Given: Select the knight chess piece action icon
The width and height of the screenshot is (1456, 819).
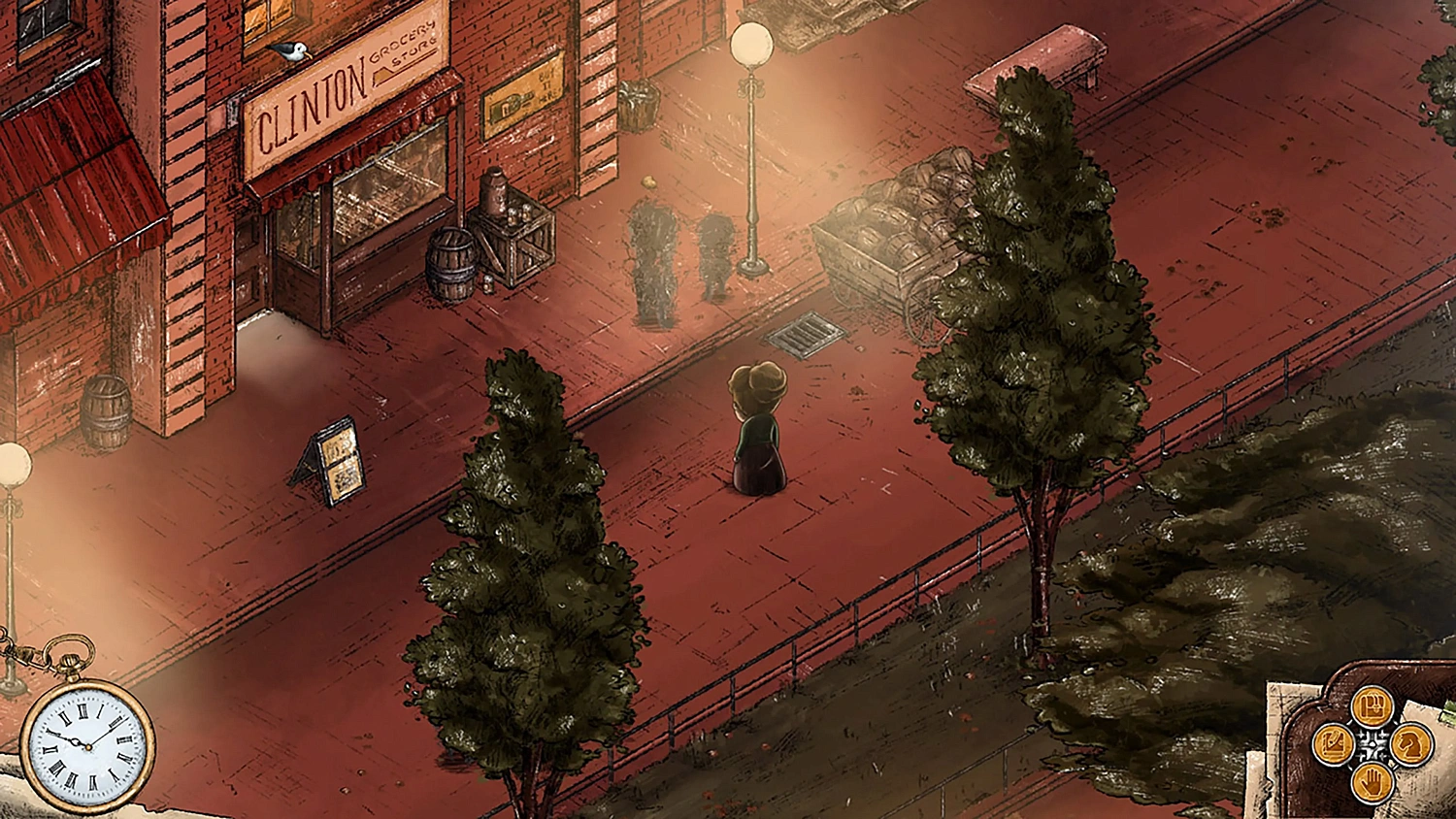Looking at the screenshot, I should (x=1412, y=745).
